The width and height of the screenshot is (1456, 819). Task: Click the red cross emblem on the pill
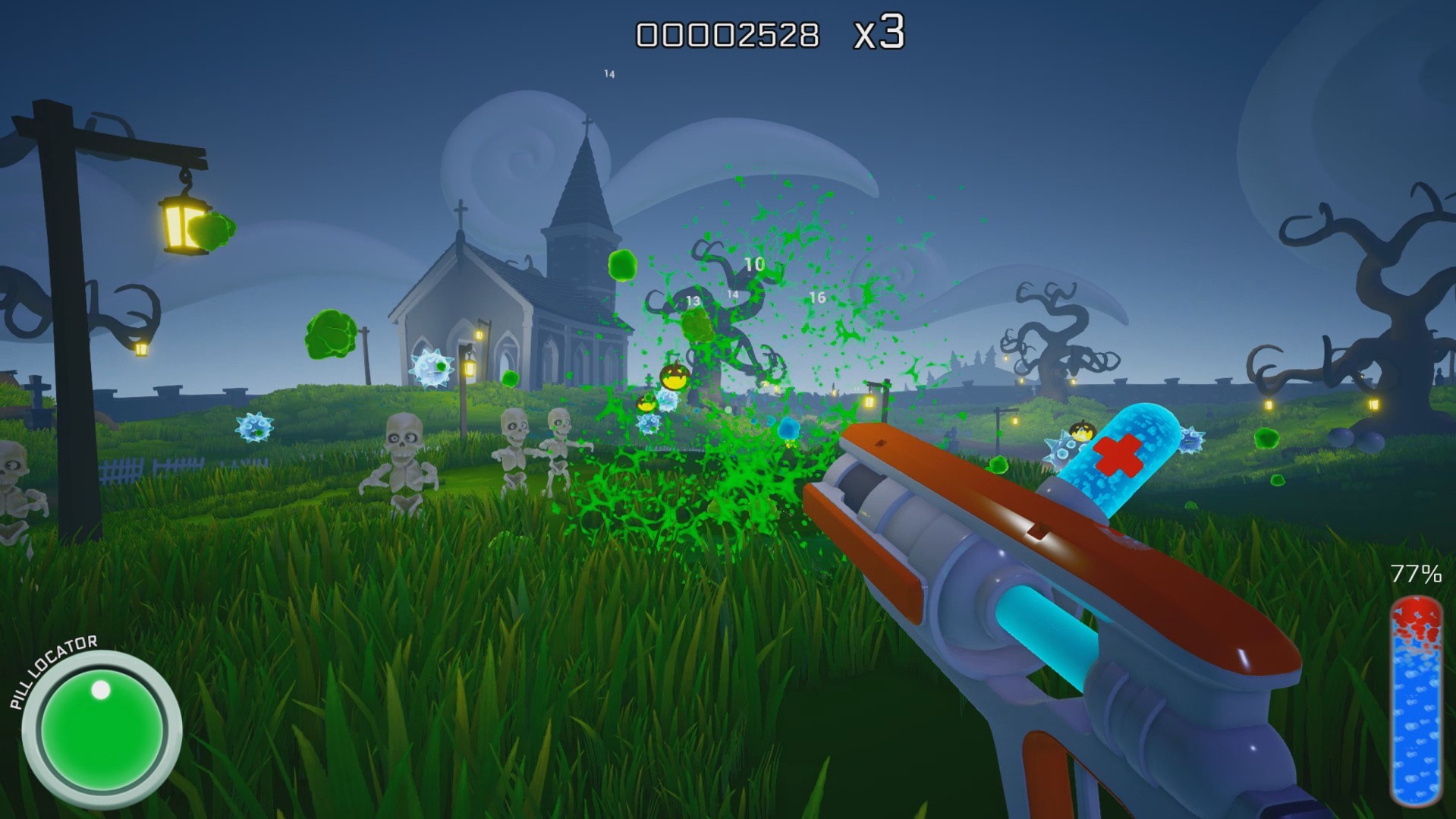(1118, 454)
